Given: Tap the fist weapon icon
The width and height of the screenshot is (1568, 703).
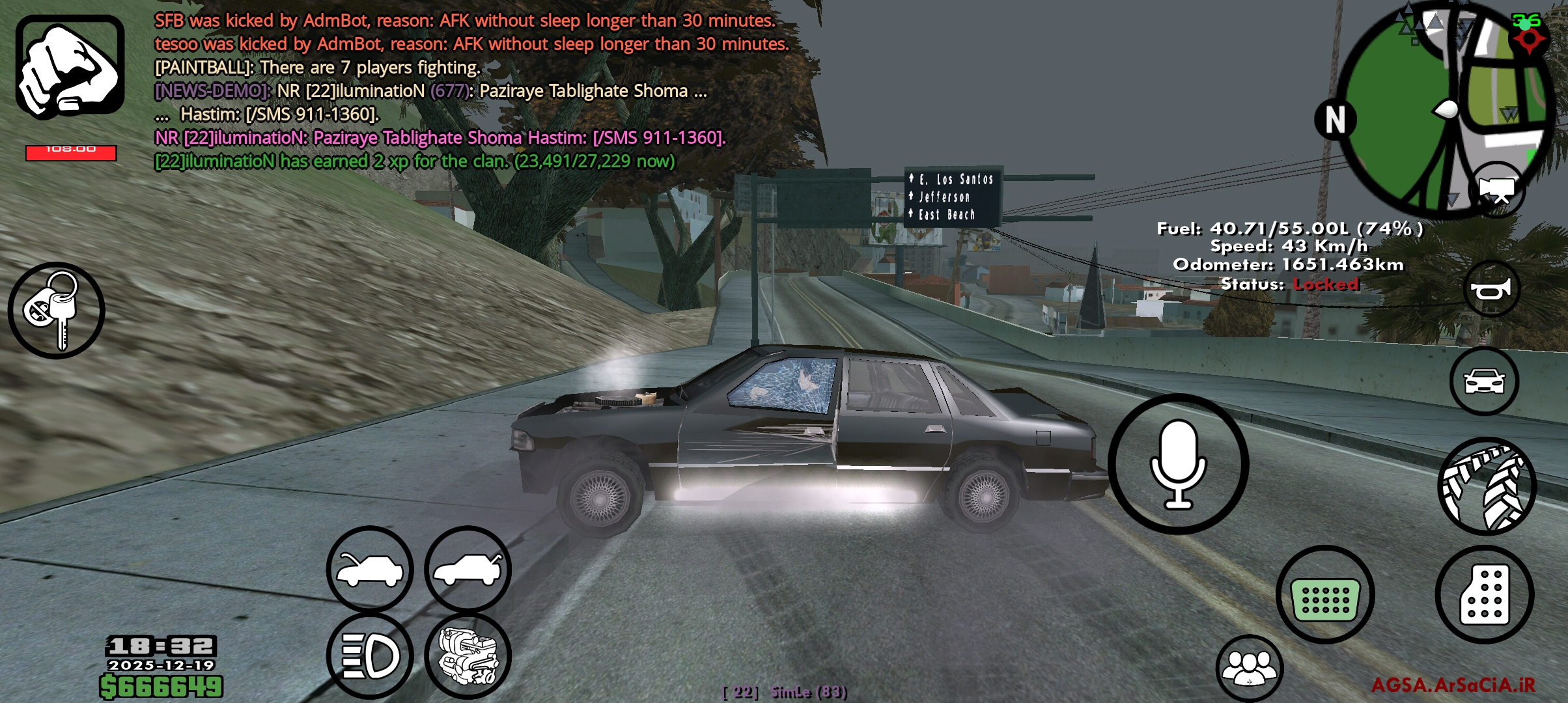Looking at the screenshot, I should pos(70,68).
